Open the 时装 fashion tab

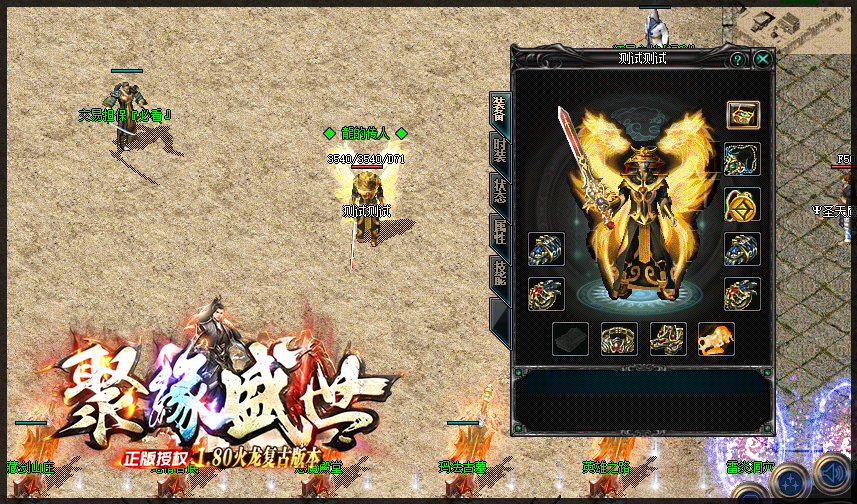tap(498, 150)
